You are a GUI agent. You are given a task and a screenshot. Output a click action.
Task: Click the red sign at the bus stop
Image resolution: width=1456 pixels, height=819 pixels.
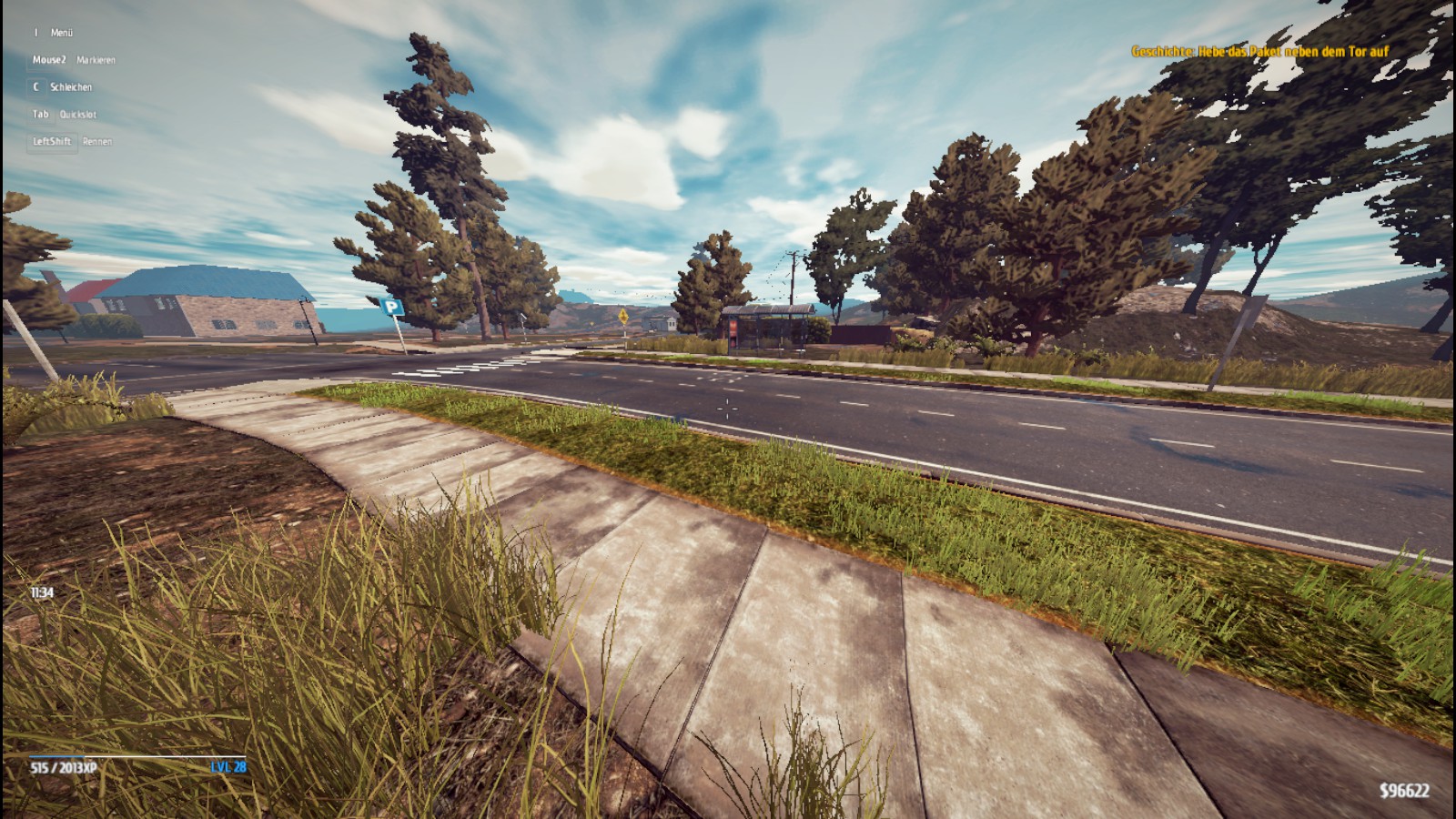[733, 328]
